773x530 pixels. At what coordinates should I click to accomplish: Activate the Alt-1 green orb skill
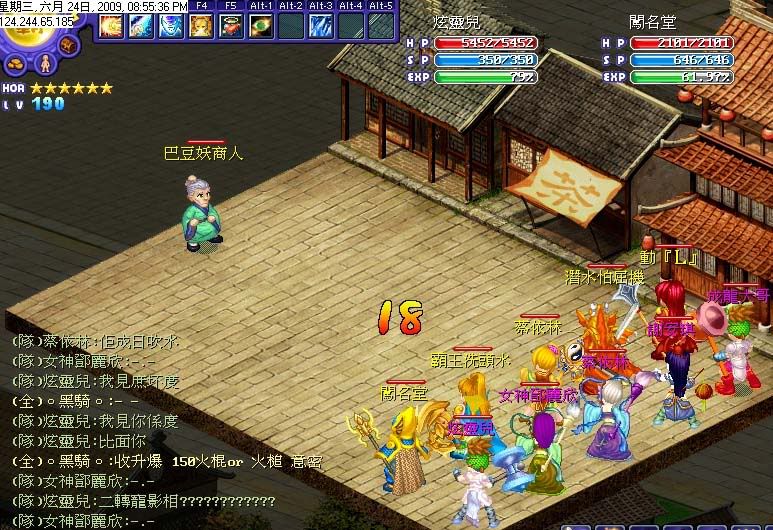coord(261,26)
